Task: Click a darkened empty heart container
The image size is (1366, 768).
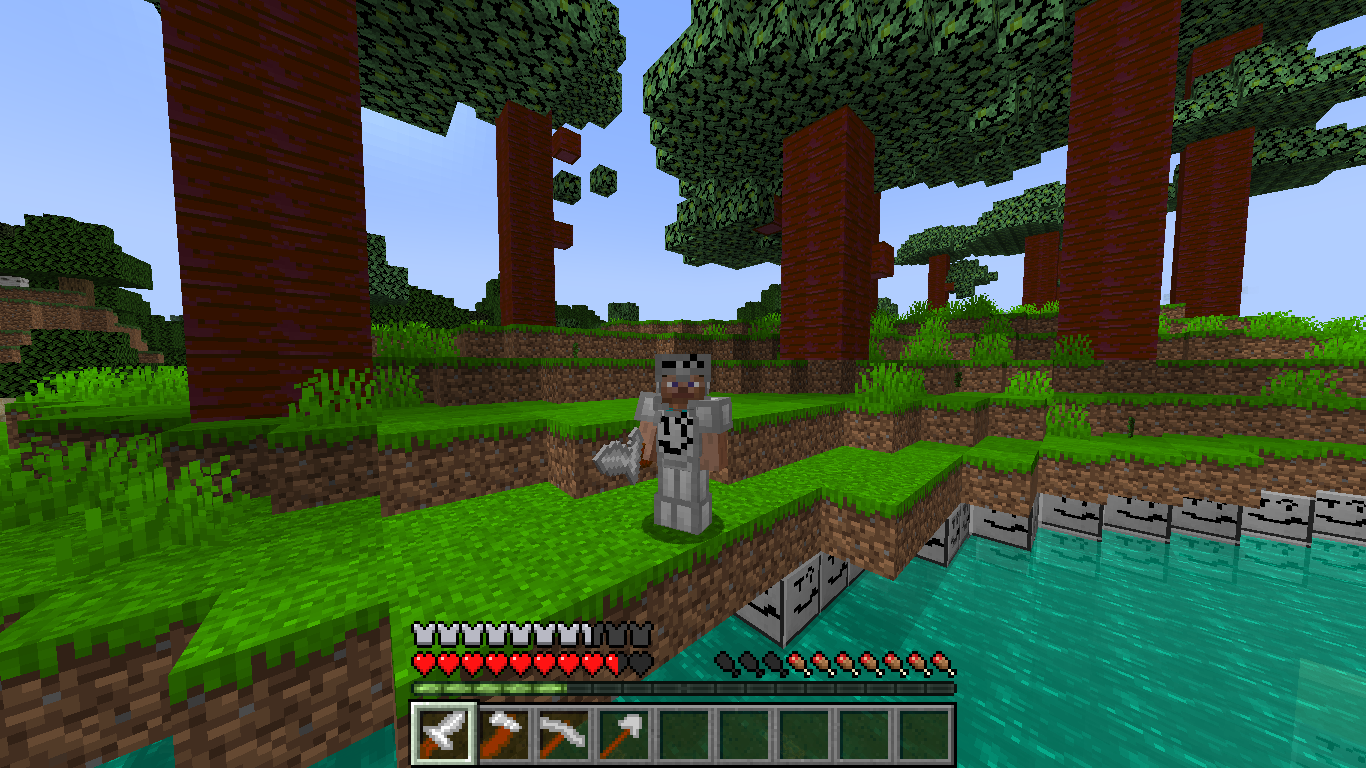Action: [637, 664]
